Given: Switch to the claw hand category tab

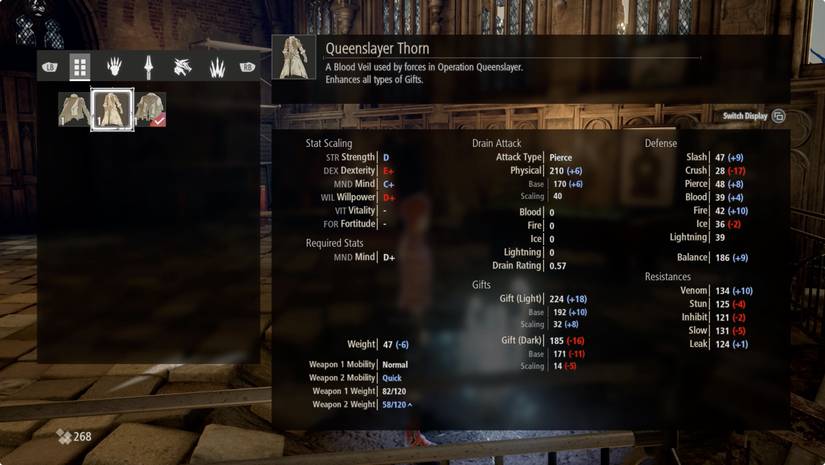Looking at the screenshot, I should coord(115,67).
